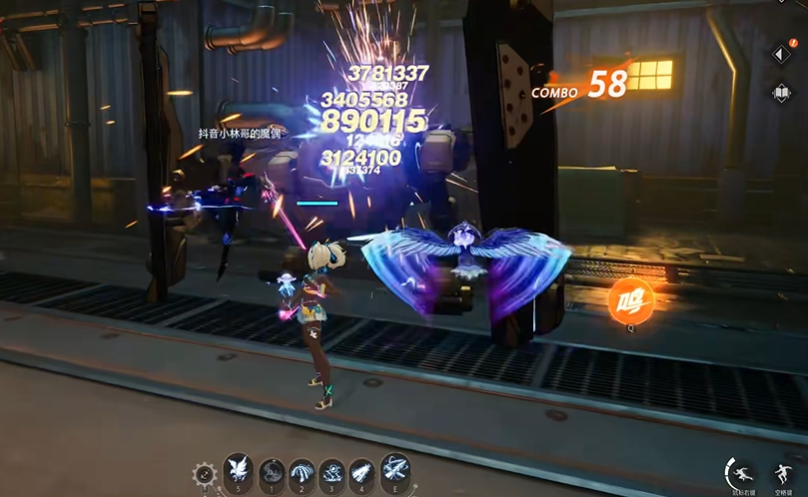
Task: Fire the crossed arrows ultimate skill
Action: 394,468
